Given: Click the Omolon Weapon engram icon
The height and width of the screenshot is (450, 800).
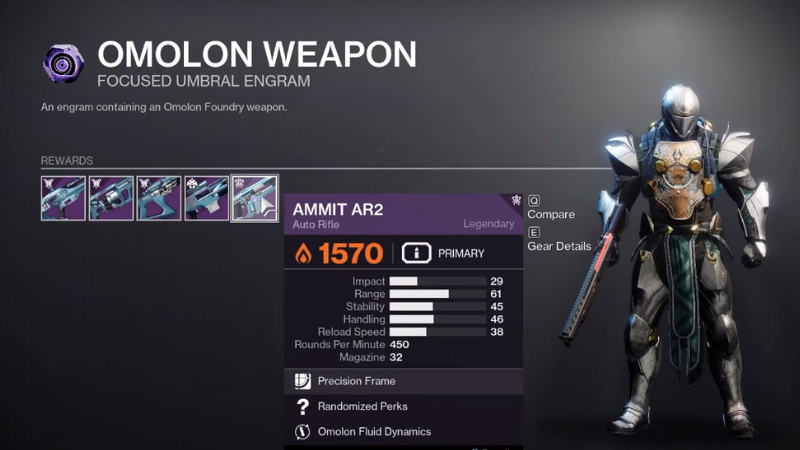Looking at the screenshot, I should 64,62.
